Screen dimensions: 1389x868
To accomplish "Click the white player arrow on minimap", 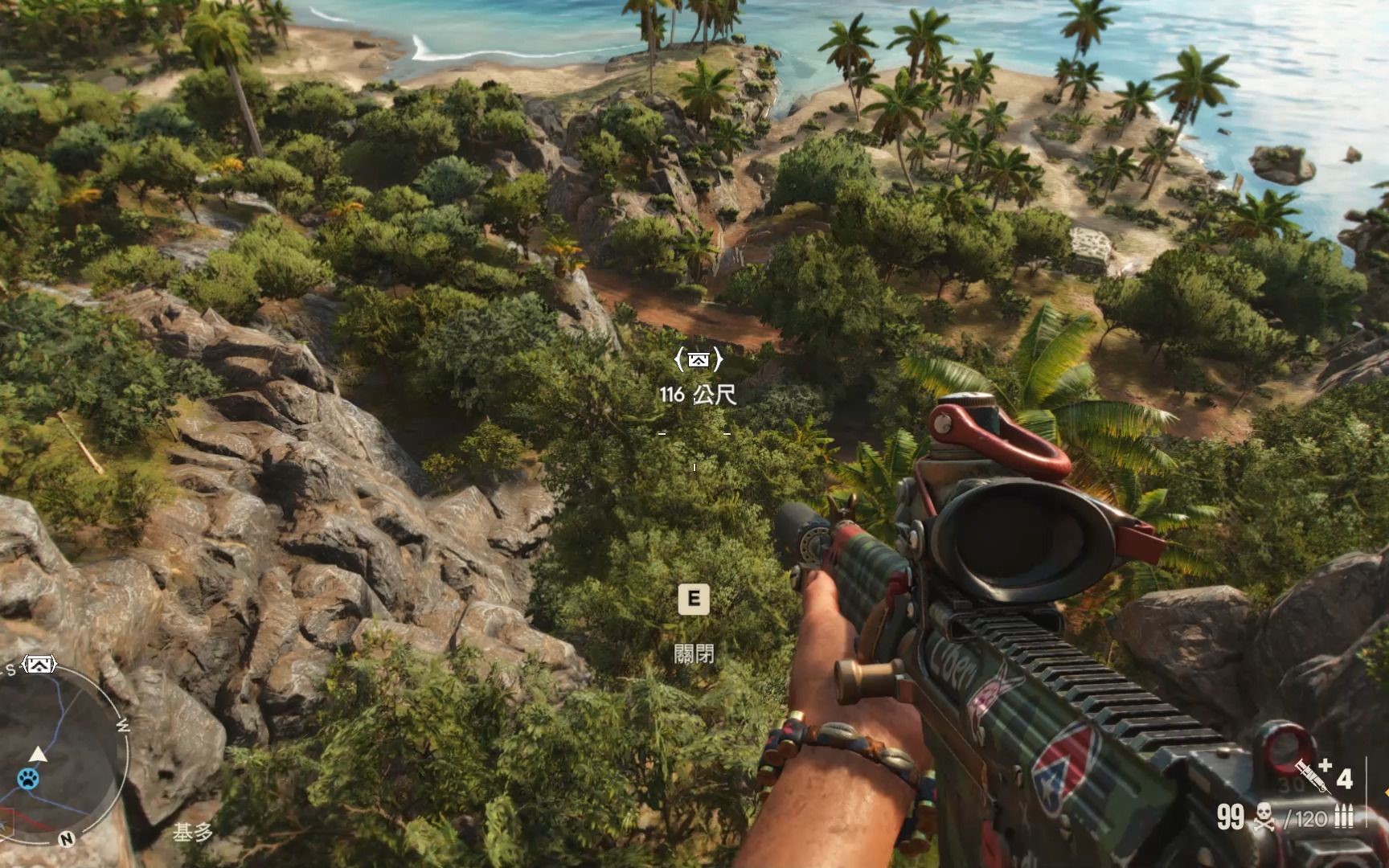I will 38,754.
